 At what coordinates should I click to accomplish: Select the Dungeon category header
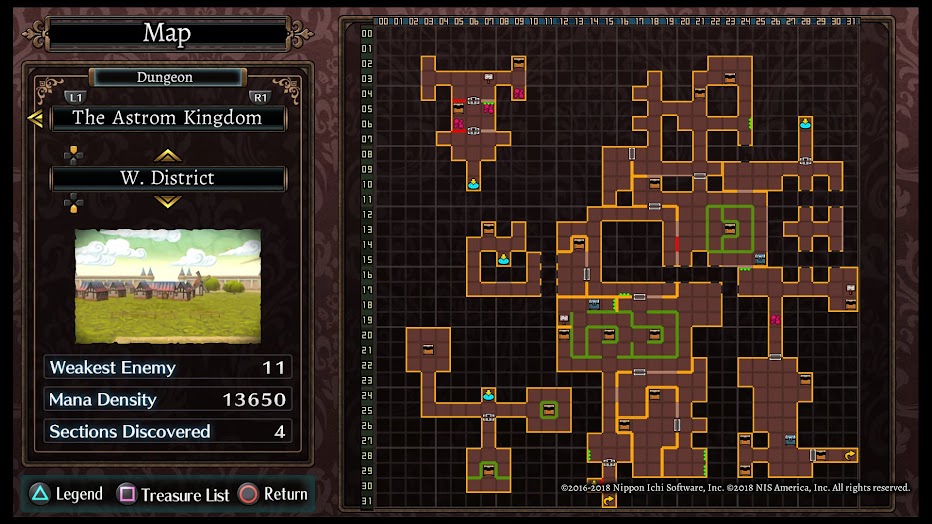[166, 77]
